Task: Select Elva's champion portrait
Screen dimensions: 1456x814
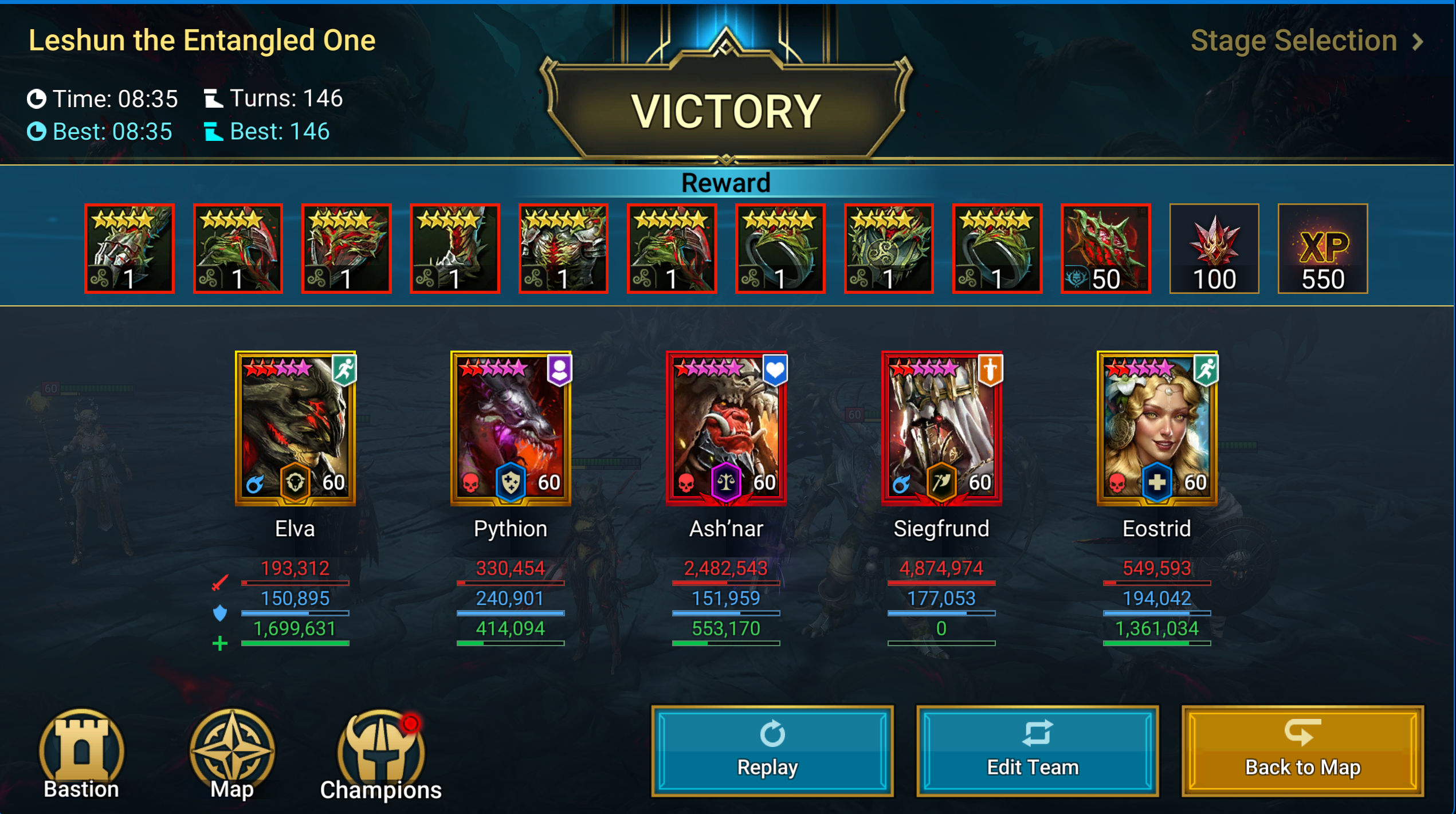Action: pyautogui.click(x=295, y=428)
